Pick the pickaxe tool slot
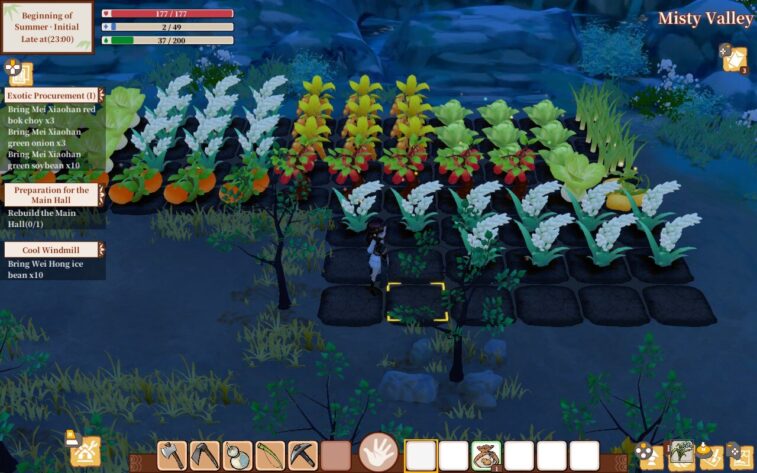Image resolution: width=757 pixels, height=473 pixels. click(x=303, y=456)
